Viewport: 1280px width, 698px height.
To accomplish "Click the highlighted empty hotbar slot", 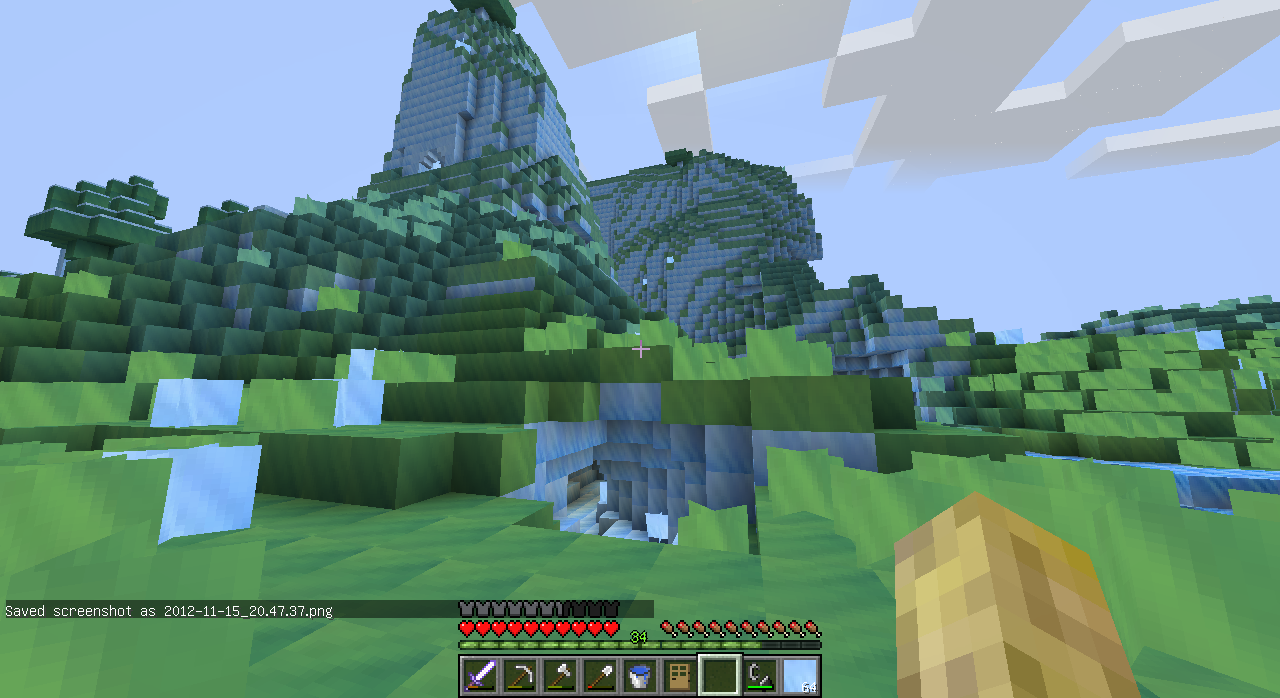I will [x=719, y=675].
